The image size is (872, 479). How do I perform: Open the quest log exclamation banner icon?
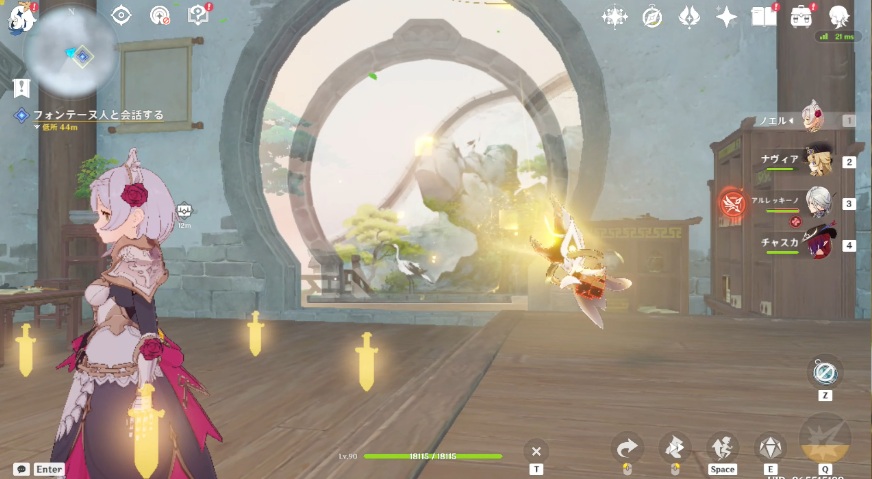coord(21,88)
